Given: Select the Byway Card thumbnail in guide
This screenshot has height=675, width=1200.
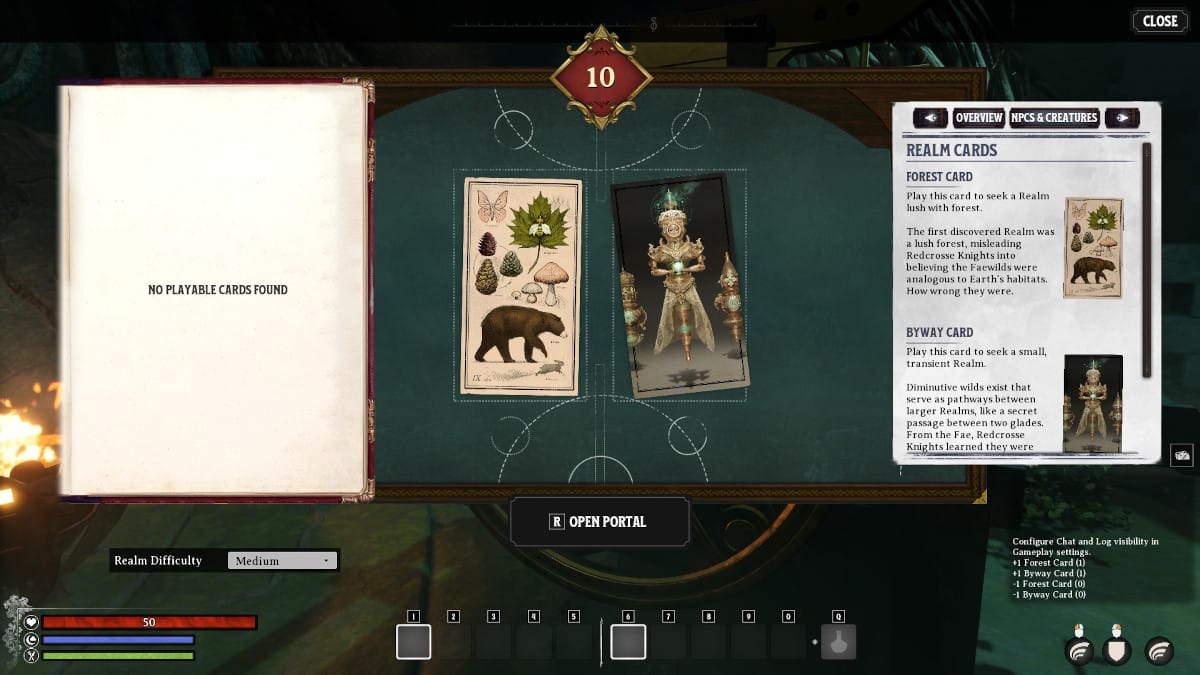Looking at the screenshot, I should click(1093, 403).
